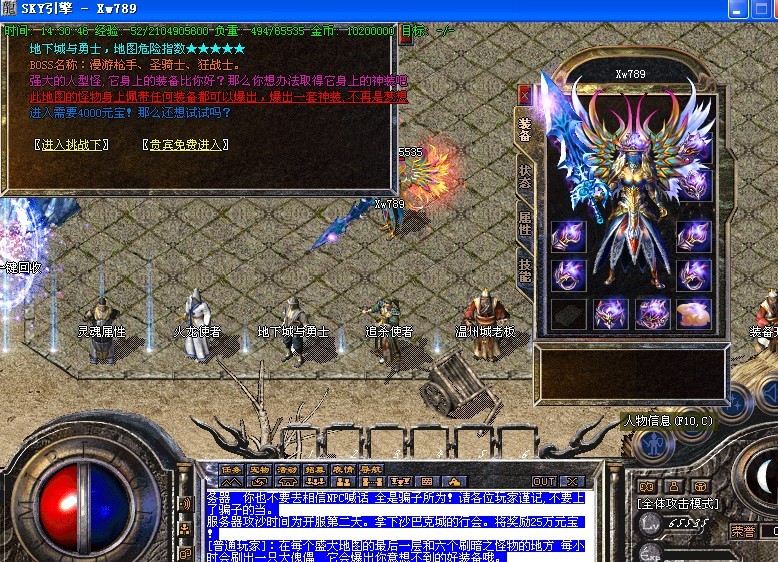Choose the 进入挑战下 dialogue option
778x562 pixels.
point(71,145)
